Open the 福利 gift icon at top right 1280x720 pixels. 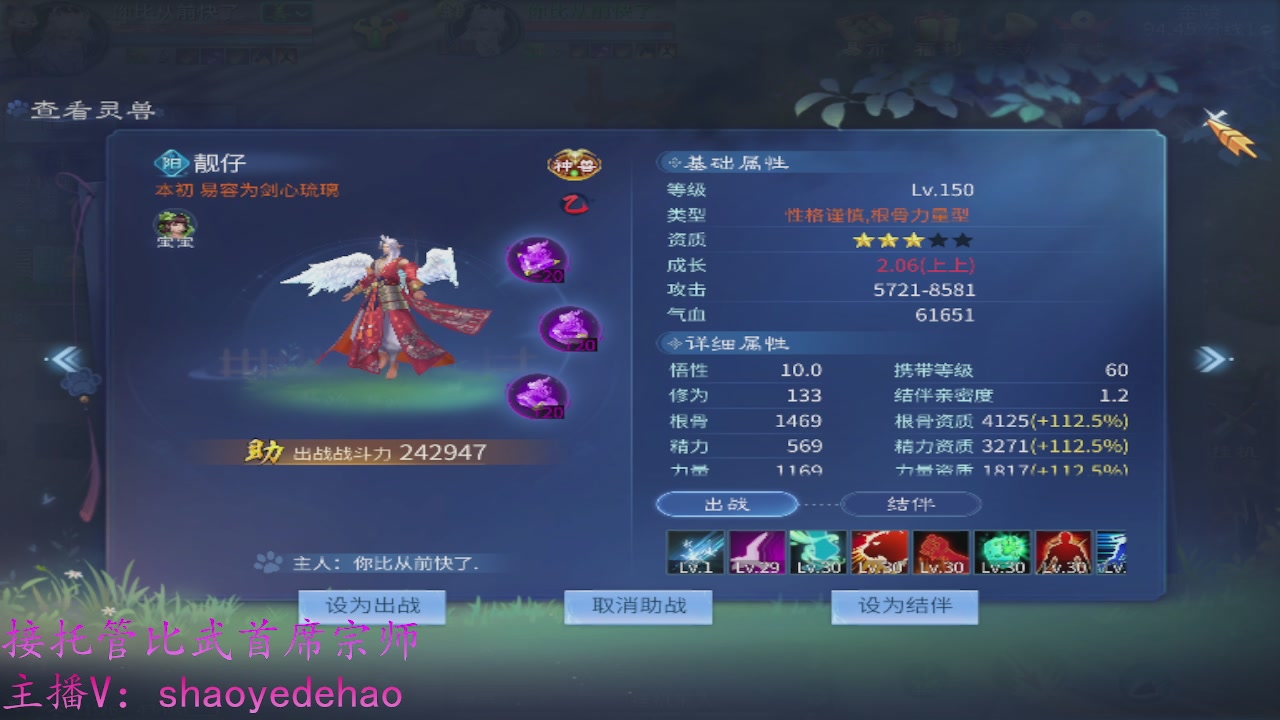[938, 32]
